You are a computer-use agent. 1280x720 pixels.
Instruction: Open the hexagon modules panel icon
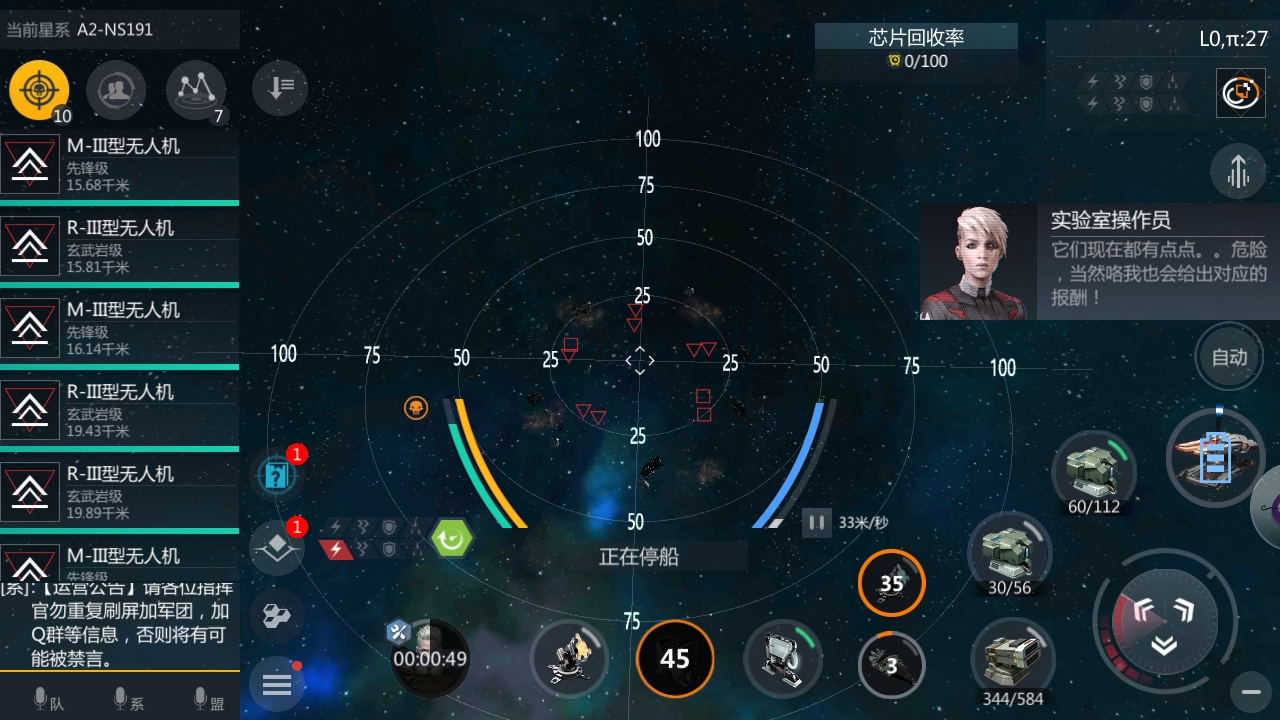coord(277,616)
